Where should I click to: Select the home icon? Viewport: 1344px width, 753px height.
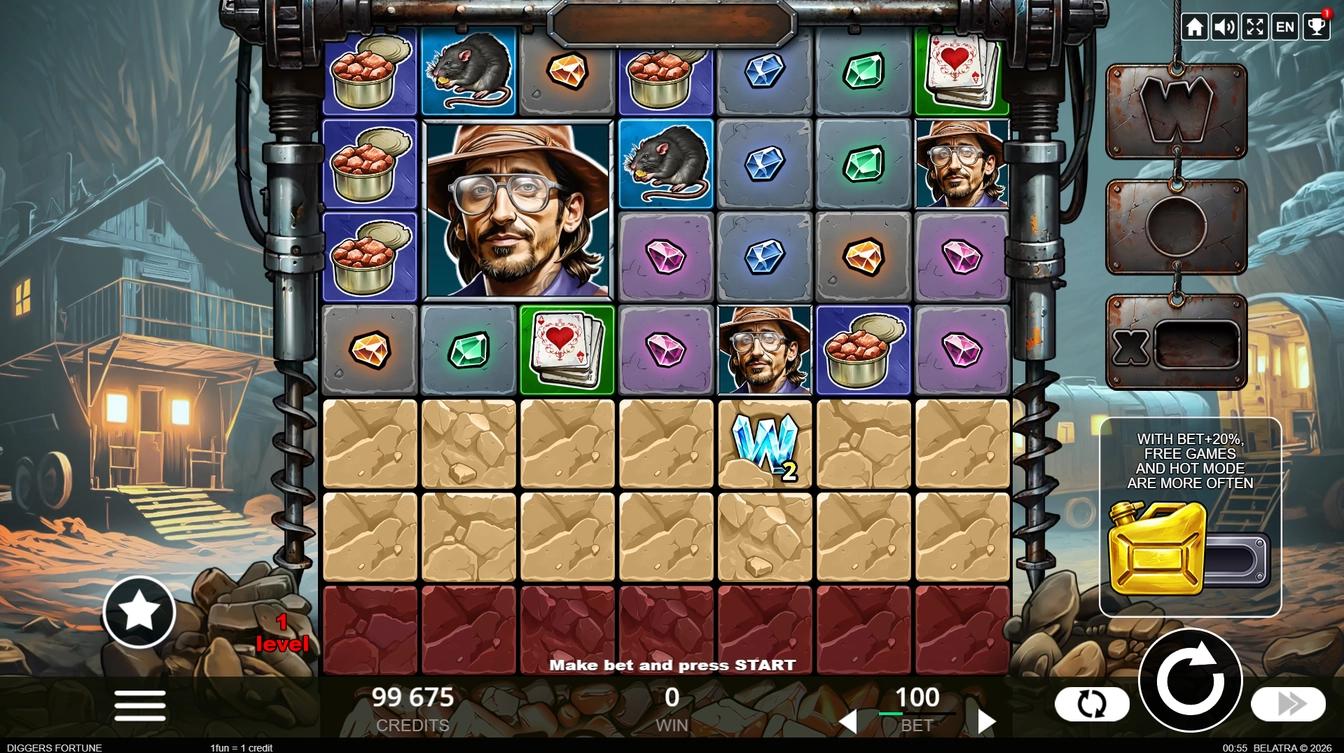point(1194,26)
